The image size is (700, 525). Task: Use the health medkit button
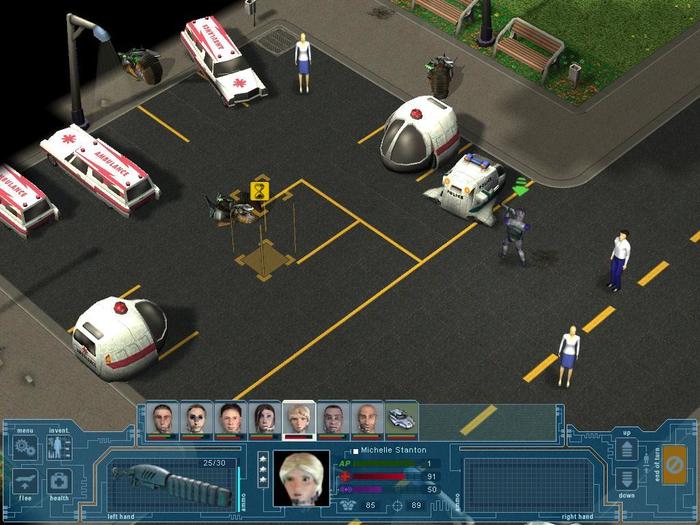(59, 481)
